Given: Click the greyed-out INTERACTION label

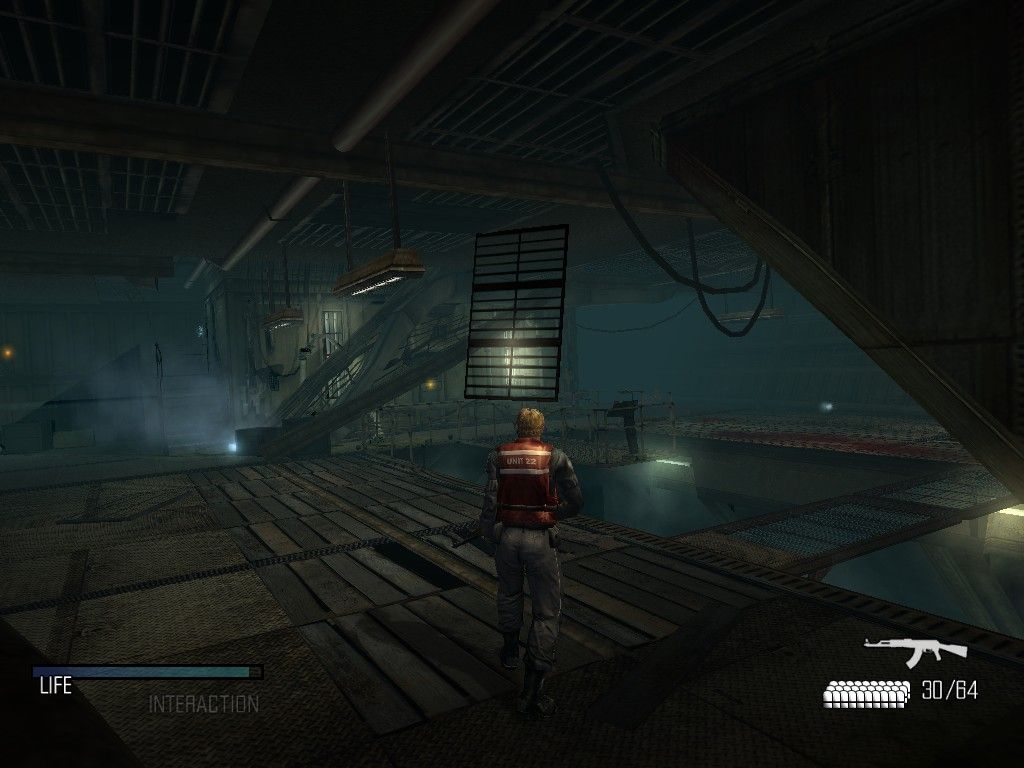Looking at the screenshot, I should coord(203,705).
